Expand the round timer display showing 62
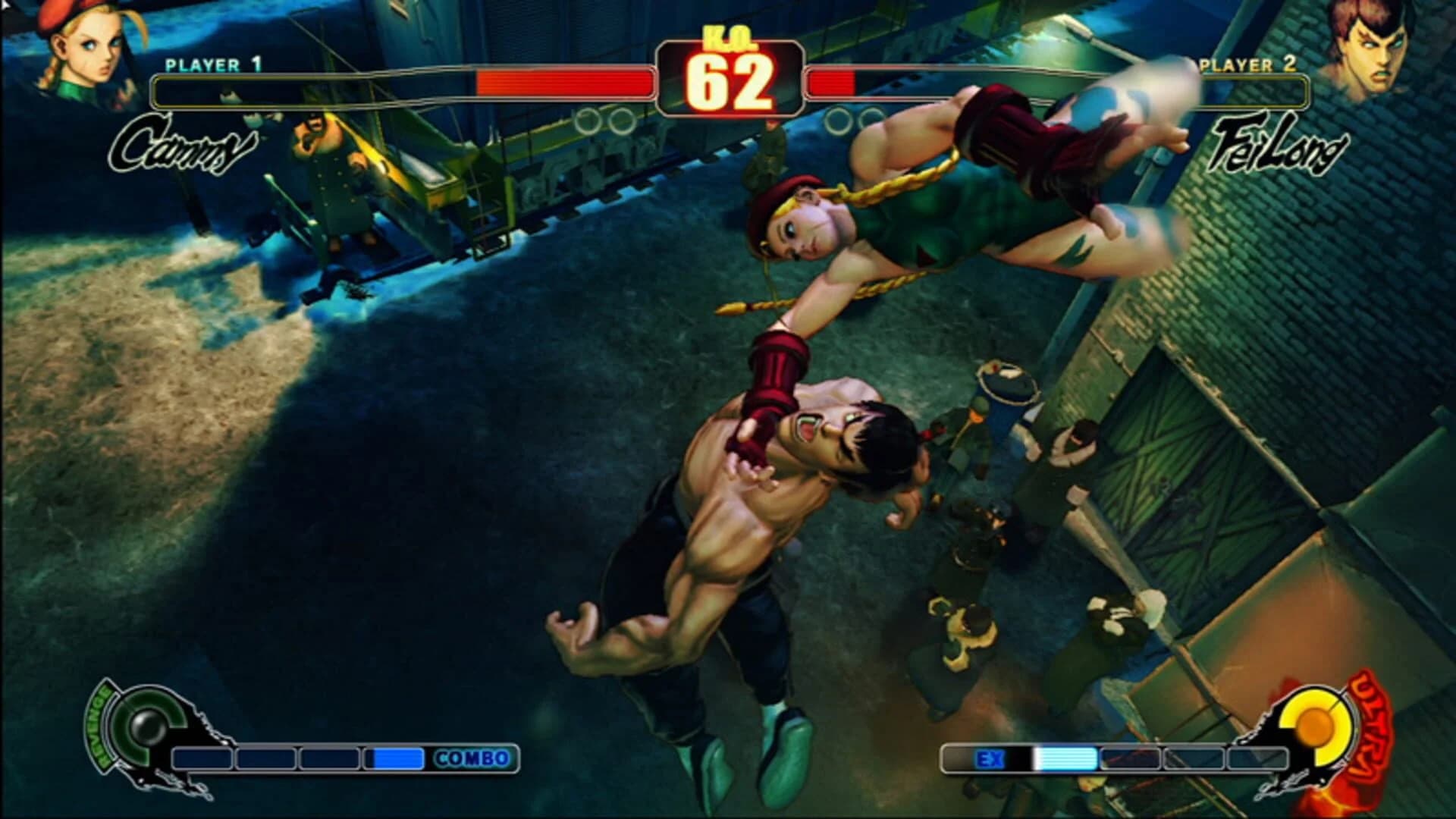Screen dimensions: 1456x819 pyautogui.click(x=730, y=82)
